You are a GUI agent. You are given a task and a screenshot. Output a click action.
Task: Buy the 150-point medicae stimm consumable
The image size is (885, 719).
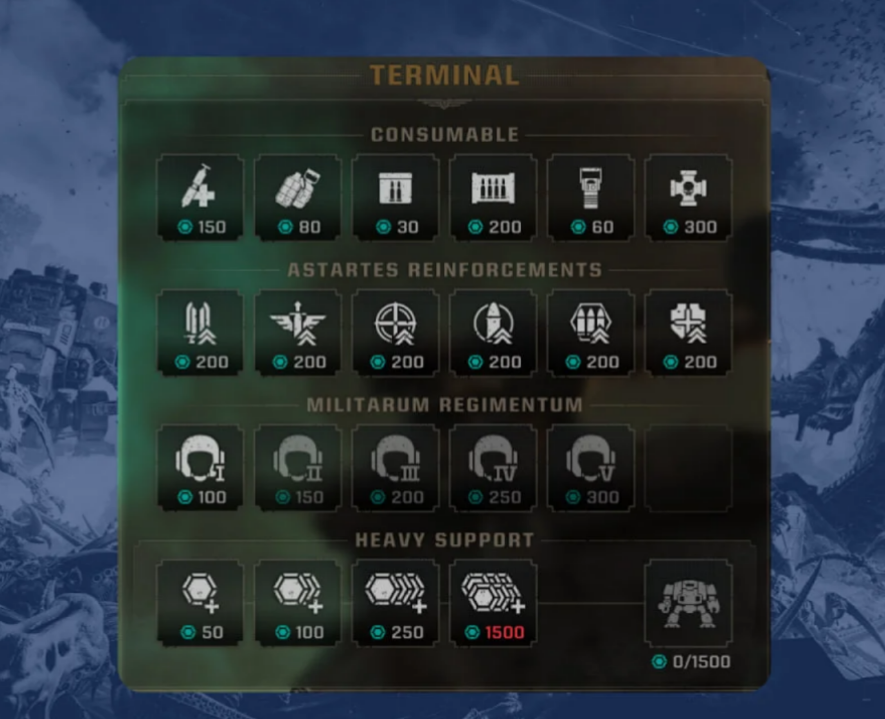[x=200, y=197]
